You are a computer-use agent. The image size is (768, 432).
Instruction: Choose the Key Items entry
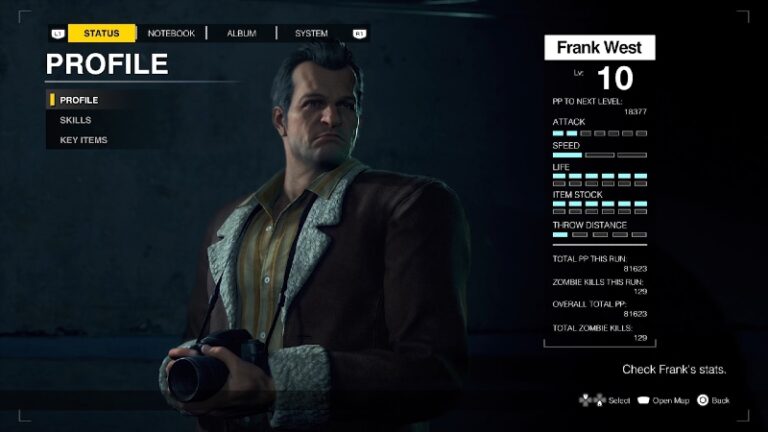pos(84,140)
